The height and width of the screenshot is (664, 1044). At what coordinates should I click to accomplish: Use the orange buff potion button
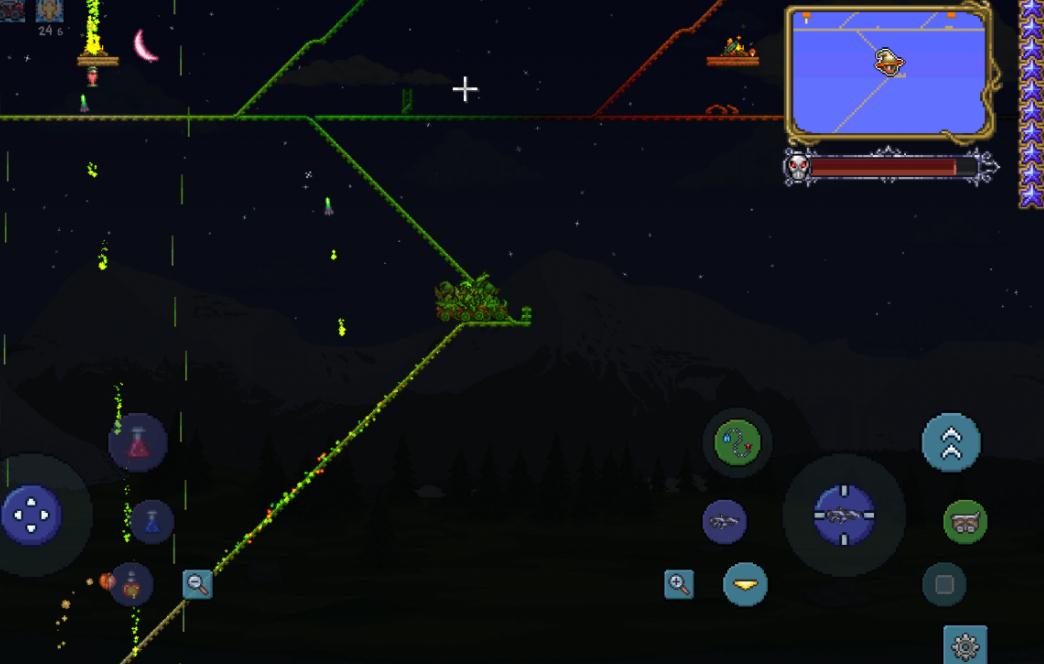tap(131, 586)
